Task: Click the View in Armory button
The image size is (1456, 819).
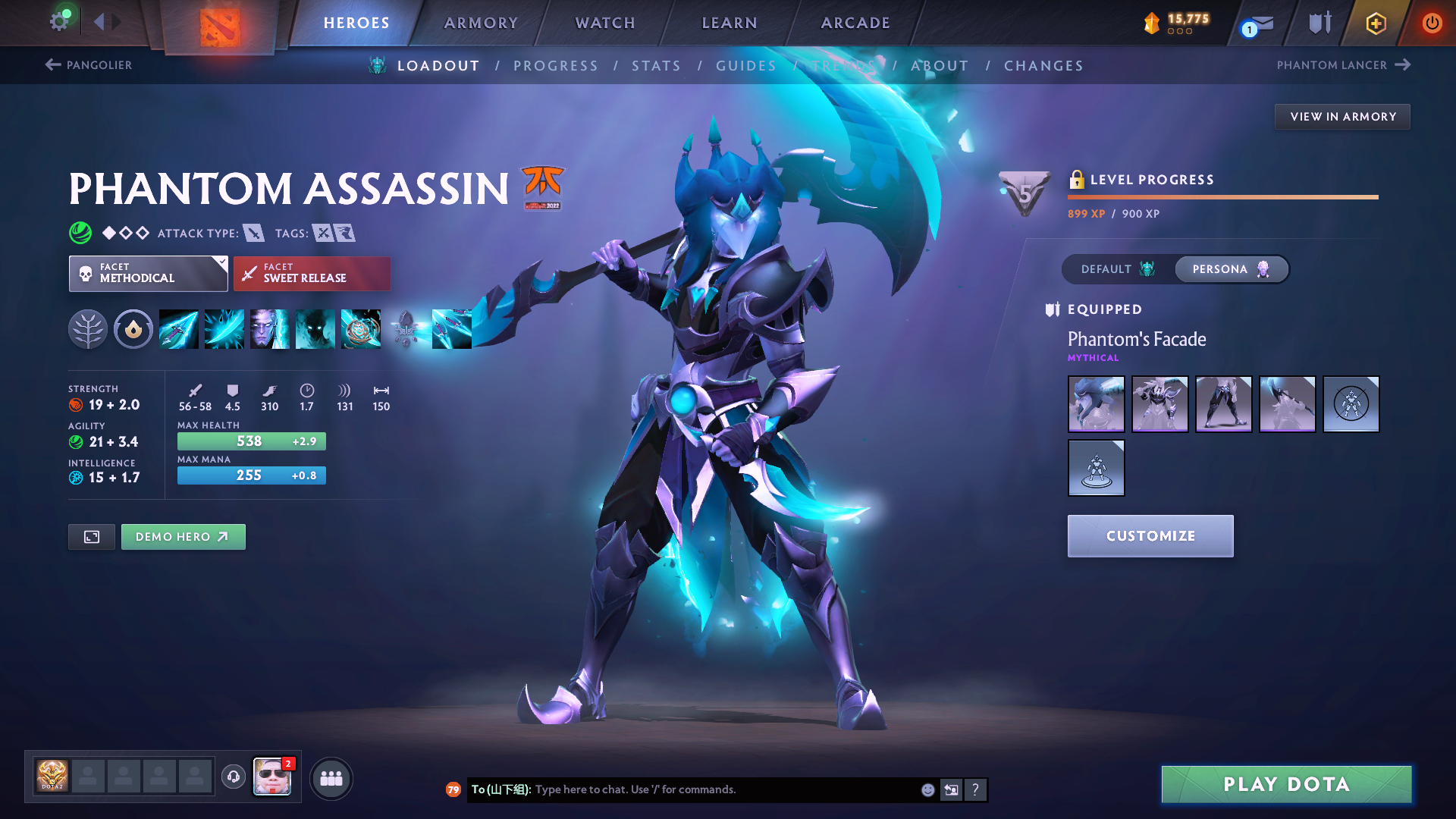Action: [1342, 117]
